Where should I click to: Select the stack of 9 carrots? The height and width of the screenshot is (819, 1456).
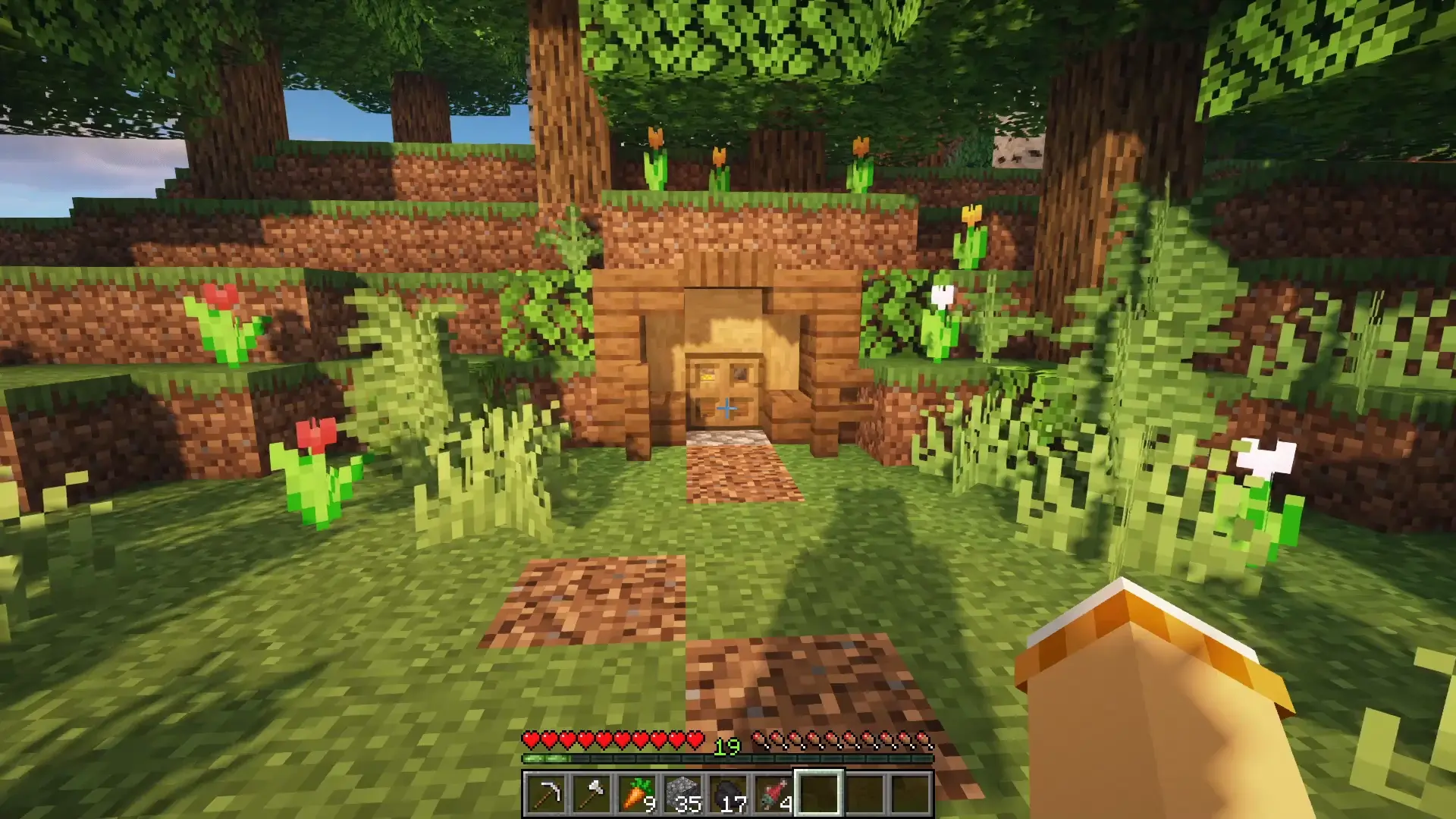(x=639, y=791)
